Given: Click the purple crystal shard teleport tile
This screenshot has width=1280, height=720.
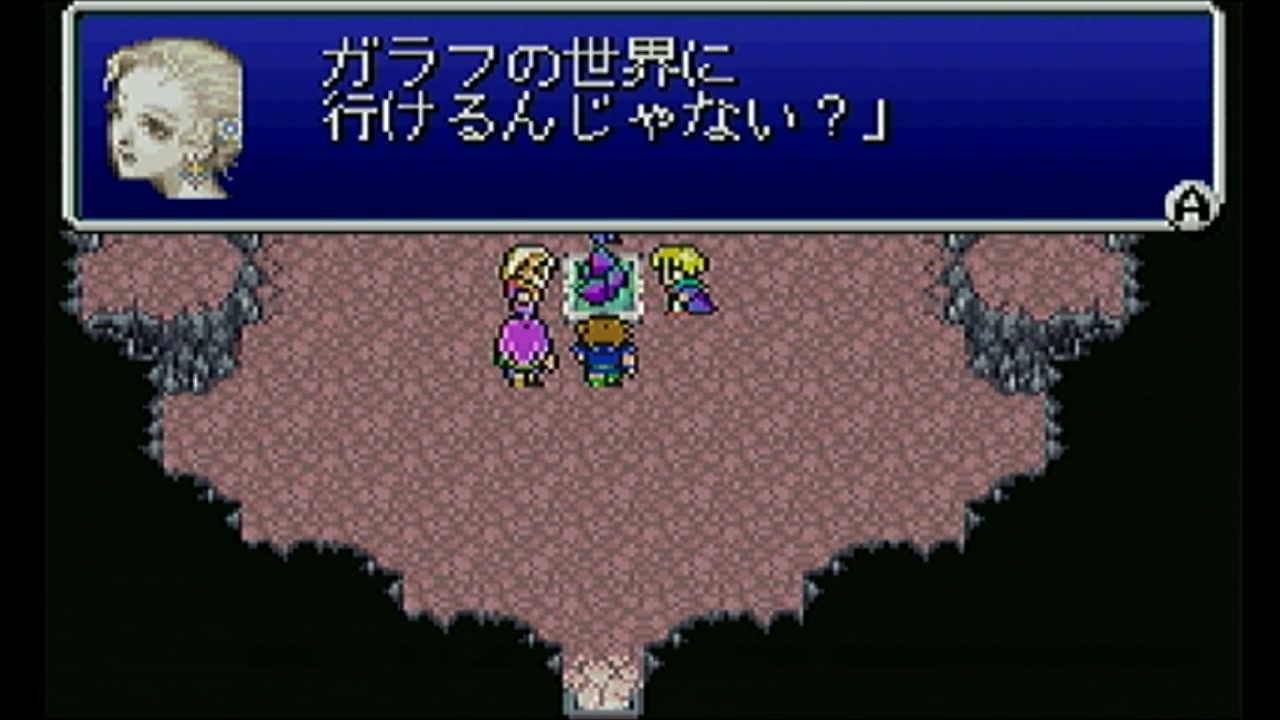Looking at the screenshot, I should coord(602,283).
